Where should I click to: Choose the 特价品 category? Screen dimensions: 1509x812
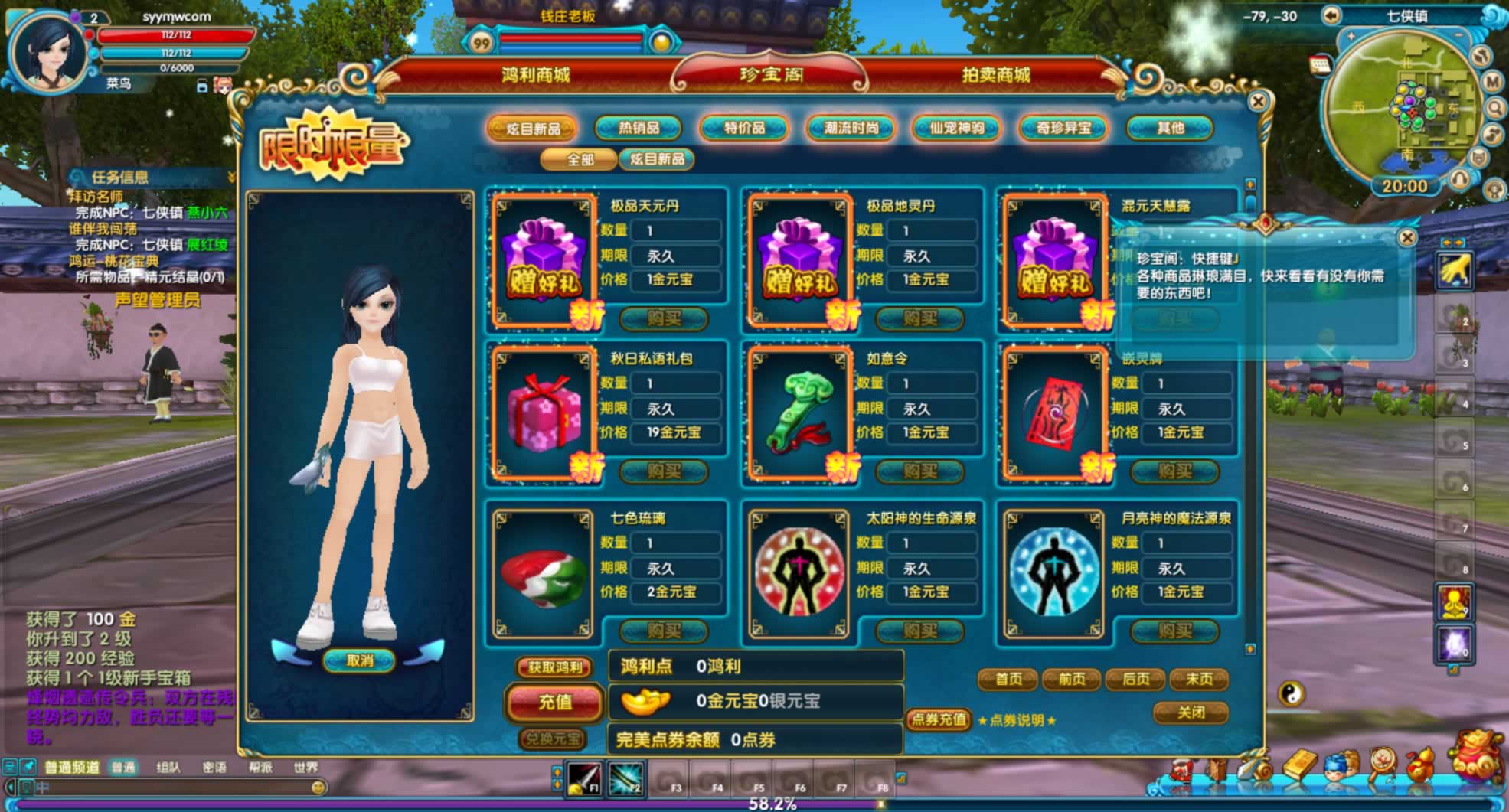pos(744,128)
